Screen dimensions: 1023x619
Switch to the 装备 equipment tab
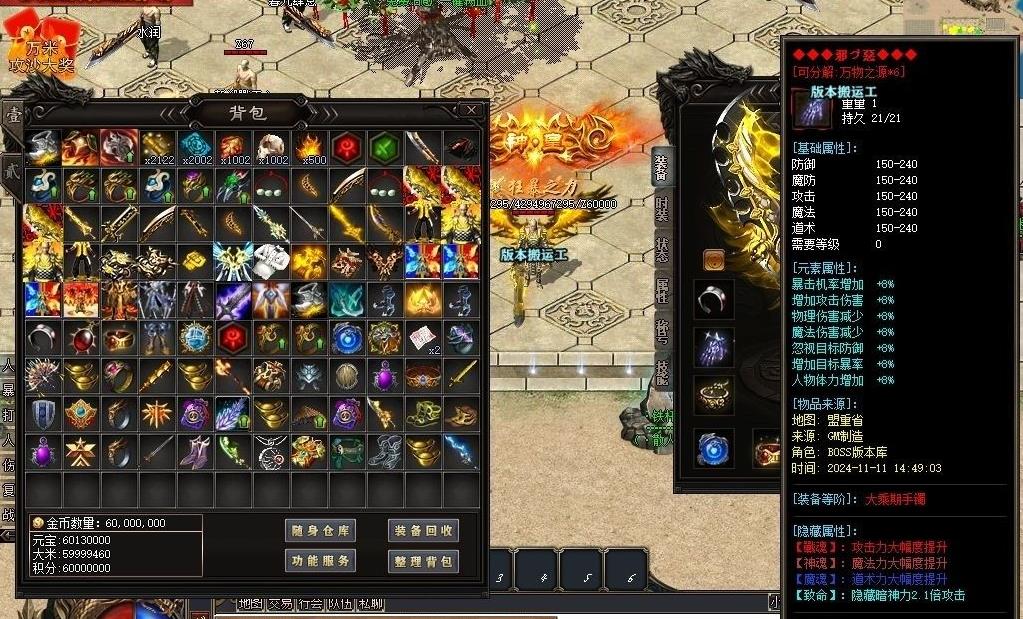[x=661, y=165]
